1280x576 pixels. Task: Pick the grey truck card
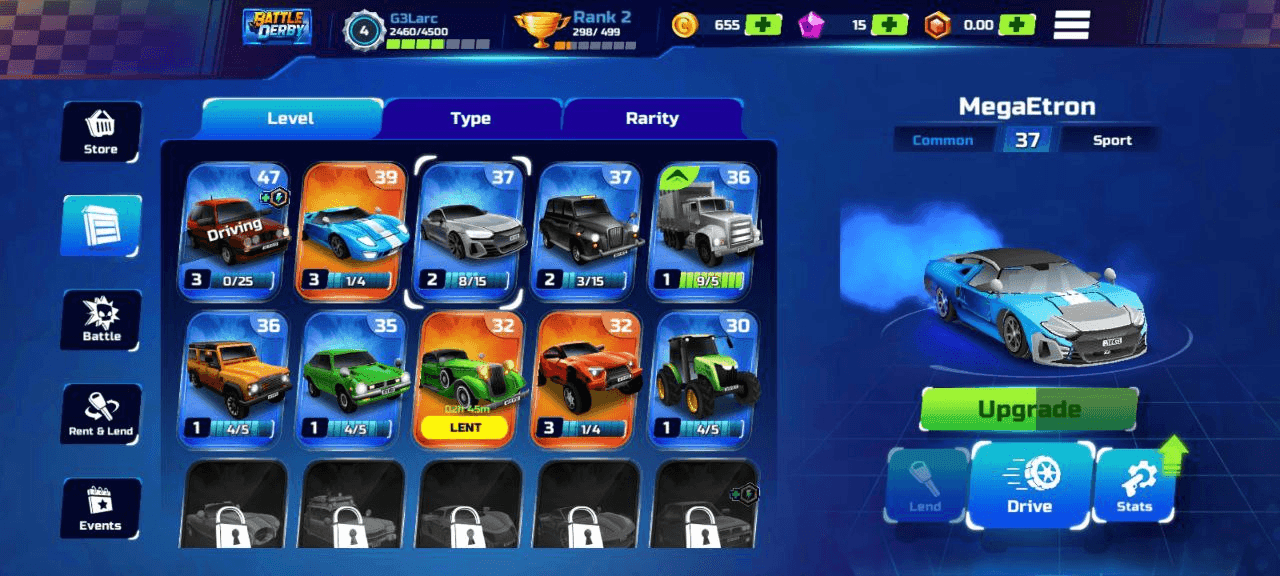tap(705, 231)
